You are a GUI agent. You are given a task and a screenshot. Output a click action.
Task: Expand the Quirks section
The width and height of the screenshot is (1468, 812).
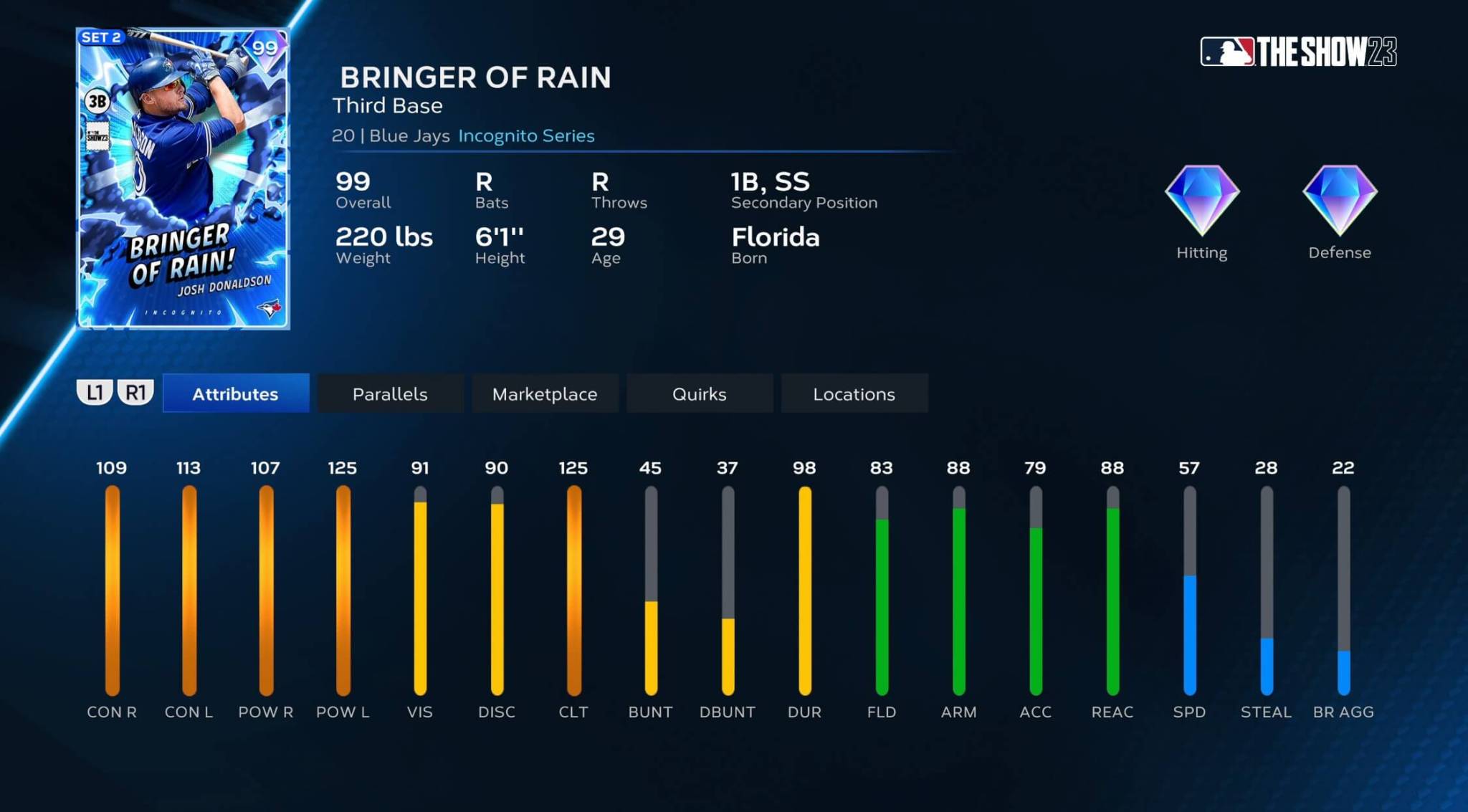point(699,393)
